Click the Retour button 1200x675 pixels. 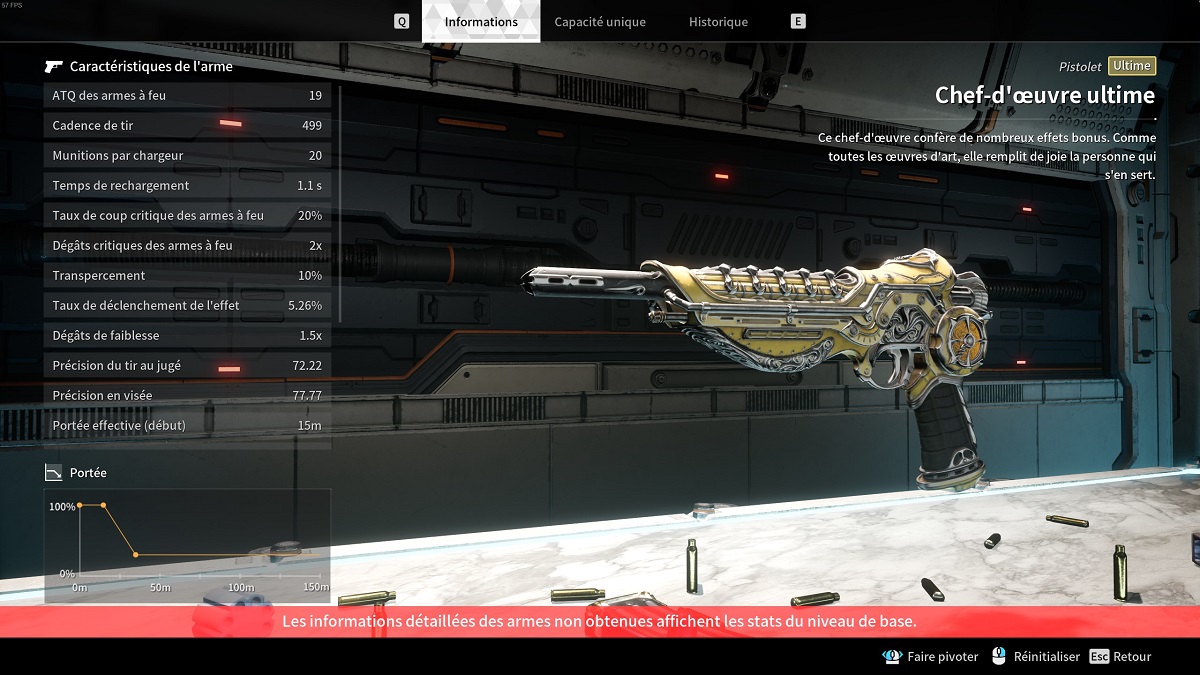coord(1121,657)
